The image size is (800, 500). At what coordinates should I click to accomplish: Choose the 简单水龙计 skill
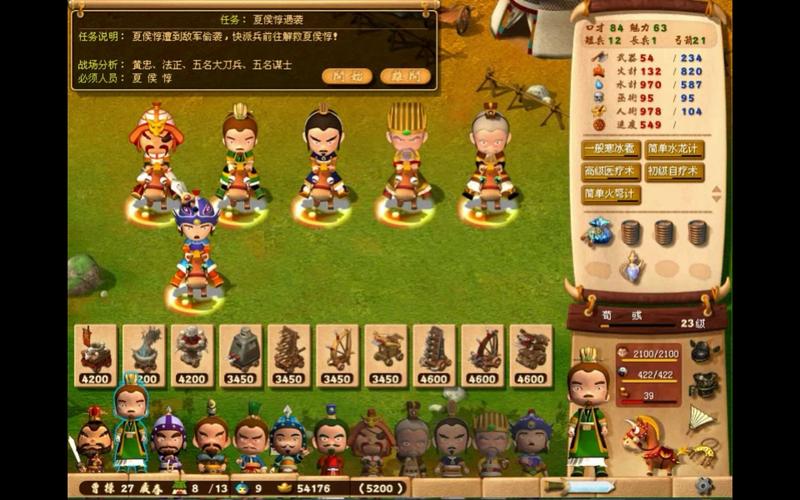674,149
